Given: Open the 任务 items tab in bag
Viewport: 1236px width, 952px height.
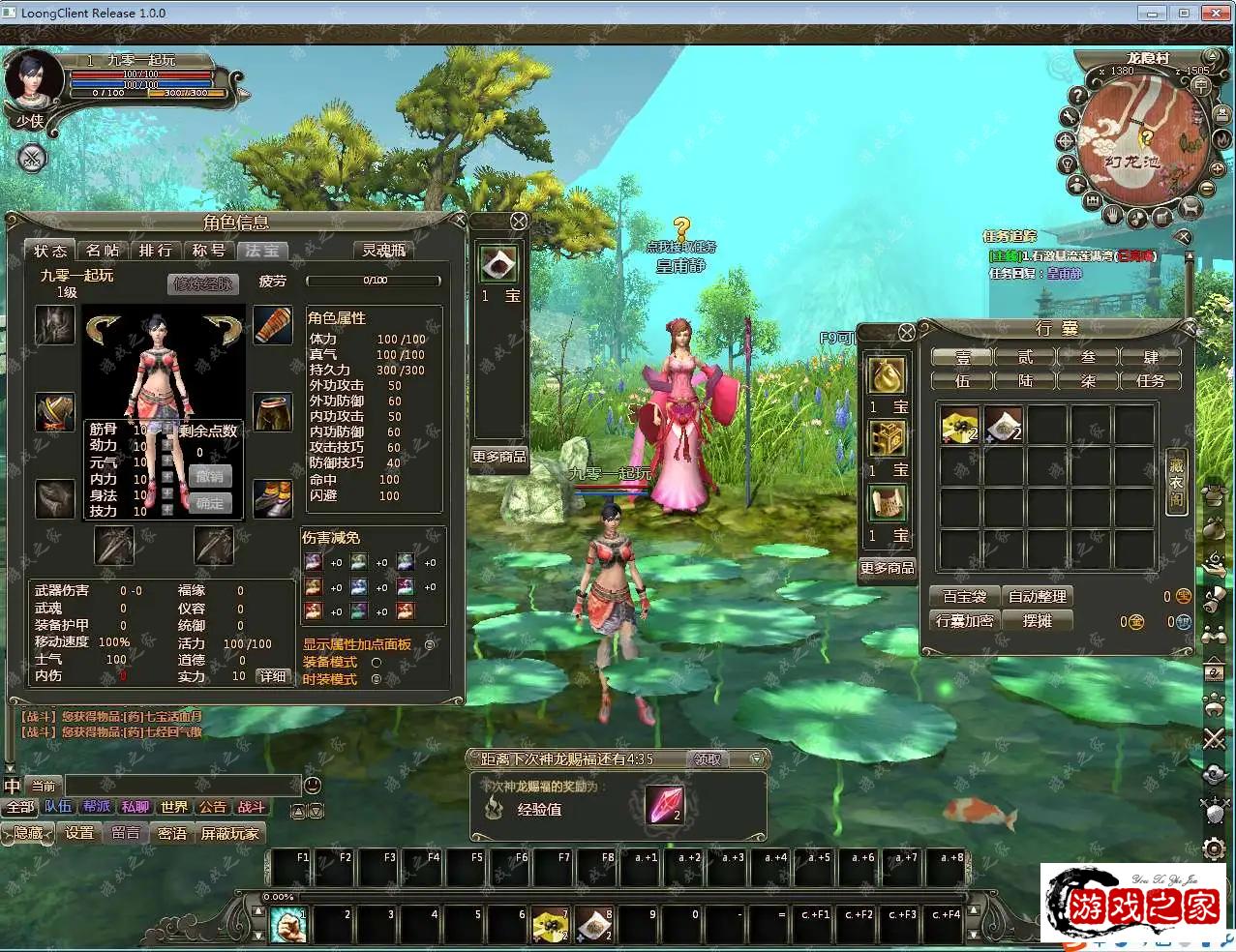Looking at the screenshot, I should pyautogui.click(x=1150, y=380).
